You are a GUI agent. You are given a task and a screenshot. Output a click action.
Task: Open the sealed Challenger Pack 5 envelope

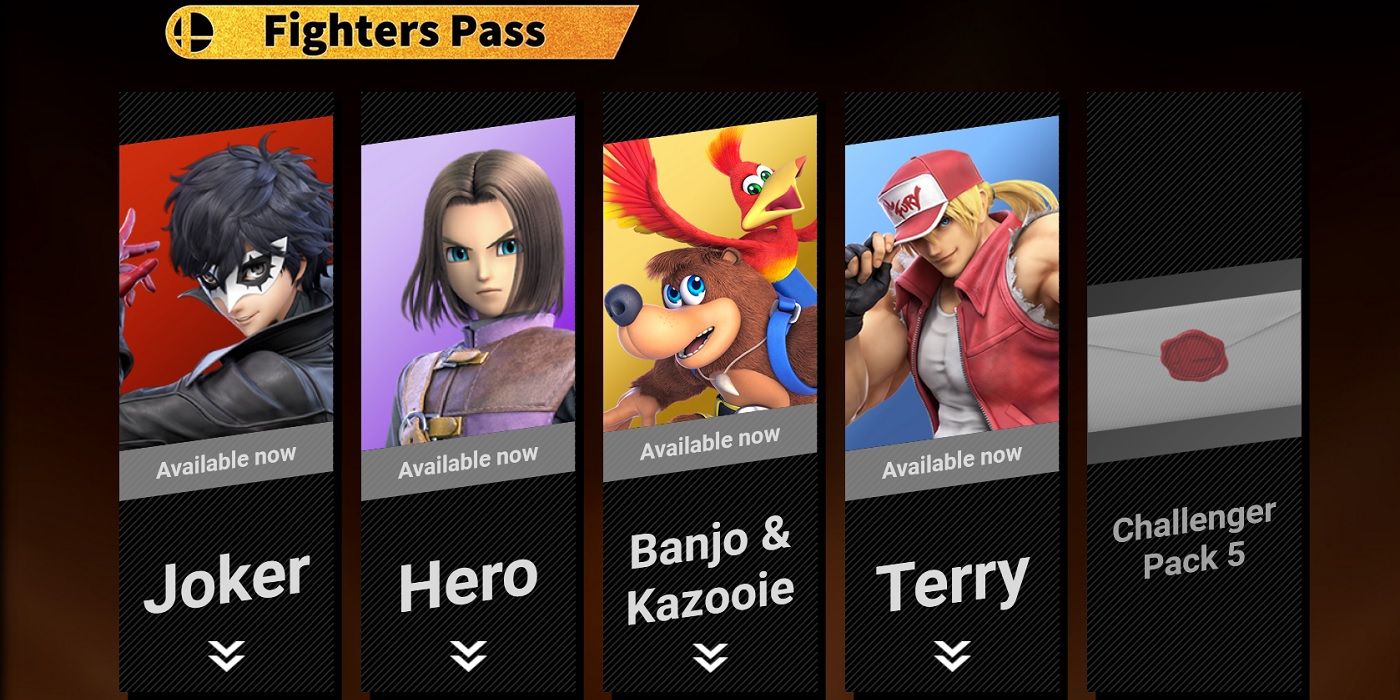point(1194,355)
